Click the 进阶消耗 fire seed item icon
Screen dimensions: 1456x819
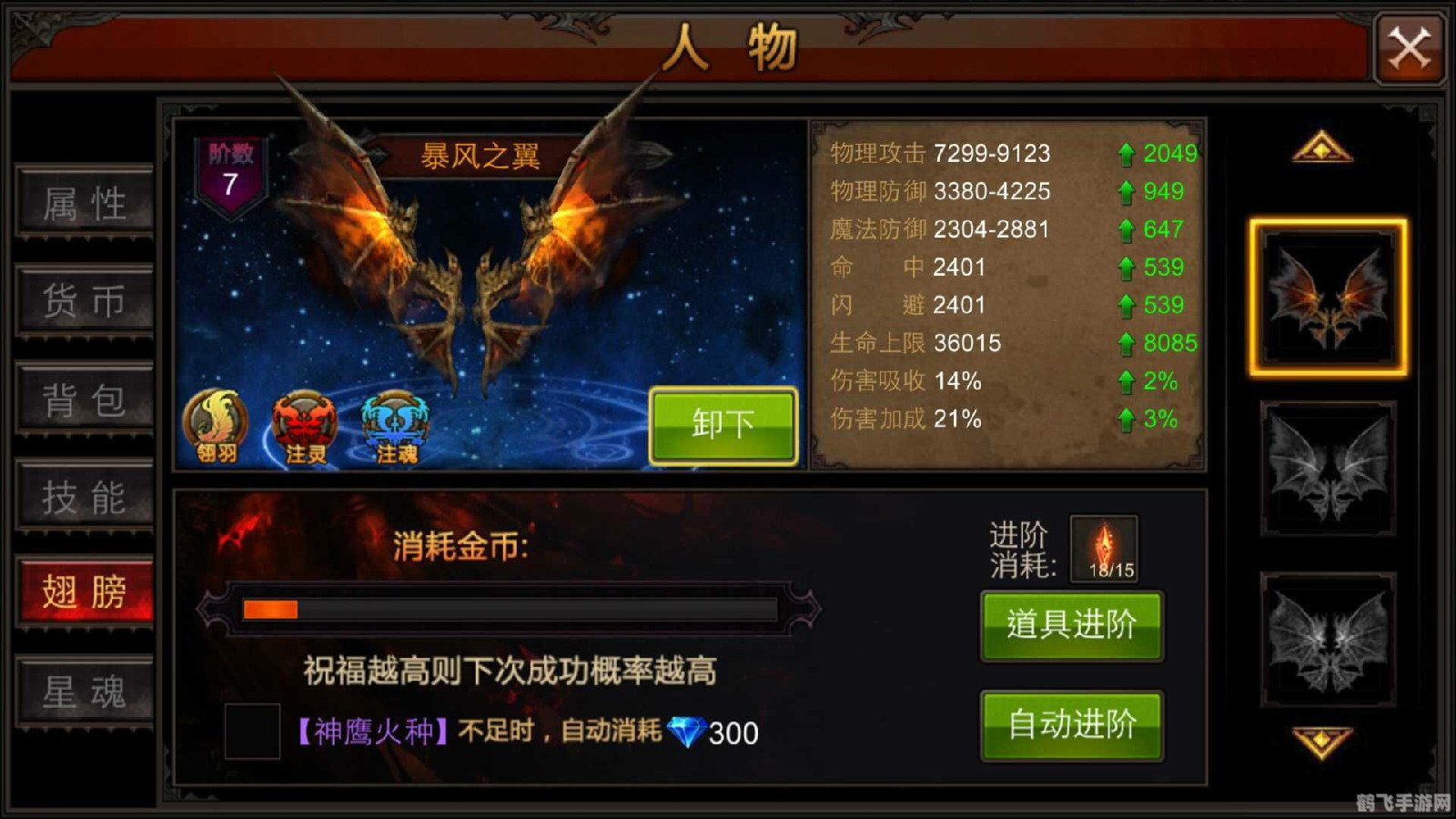pyautogui.click(x=1106, y=546)
